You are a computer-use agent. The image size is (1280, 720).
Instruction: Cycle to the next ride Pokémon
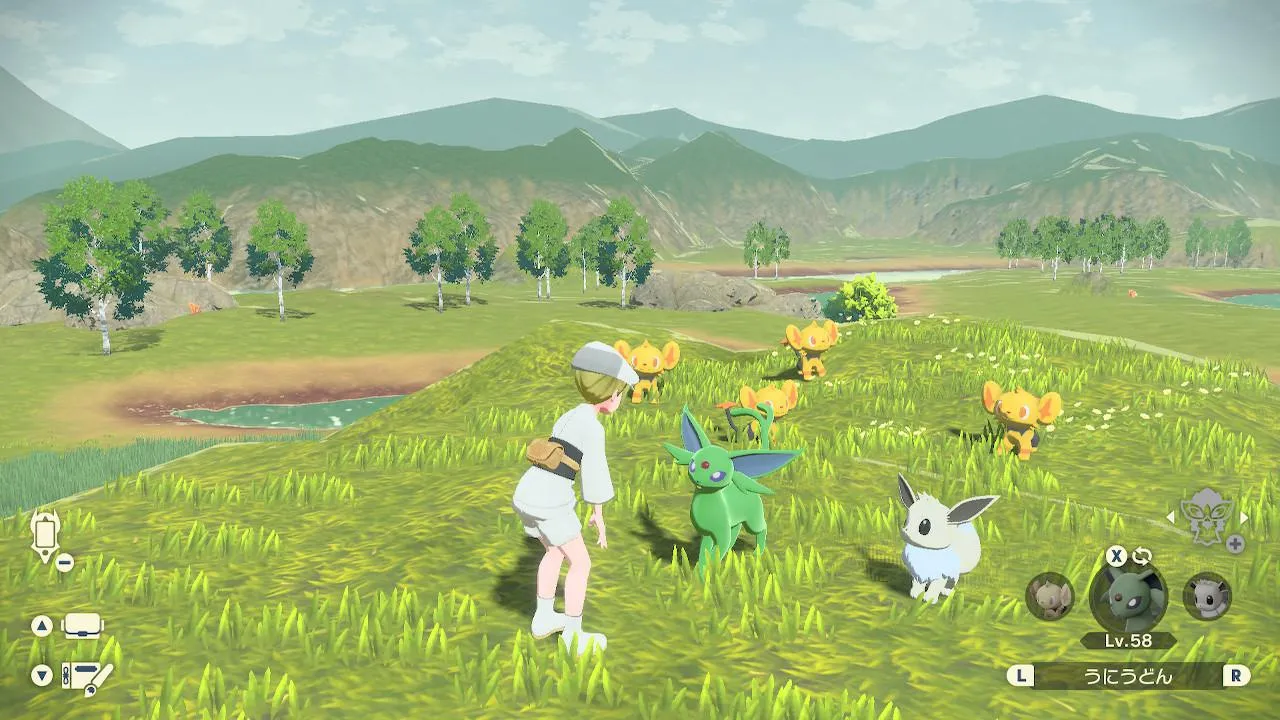click(1244, 517)
